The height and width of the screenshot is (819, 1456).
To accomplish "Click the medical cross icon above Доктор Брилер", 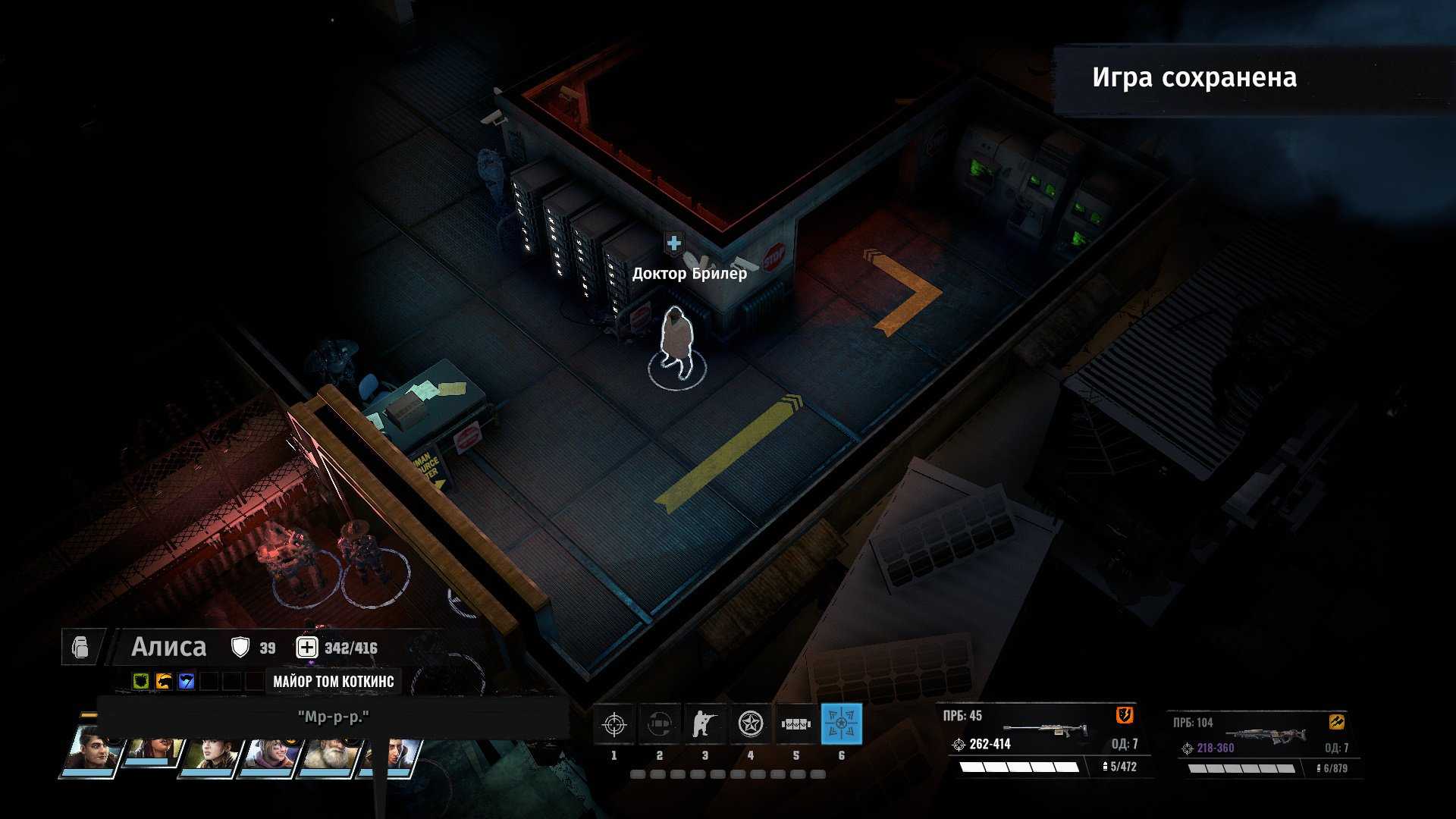I will click(673, 243).
